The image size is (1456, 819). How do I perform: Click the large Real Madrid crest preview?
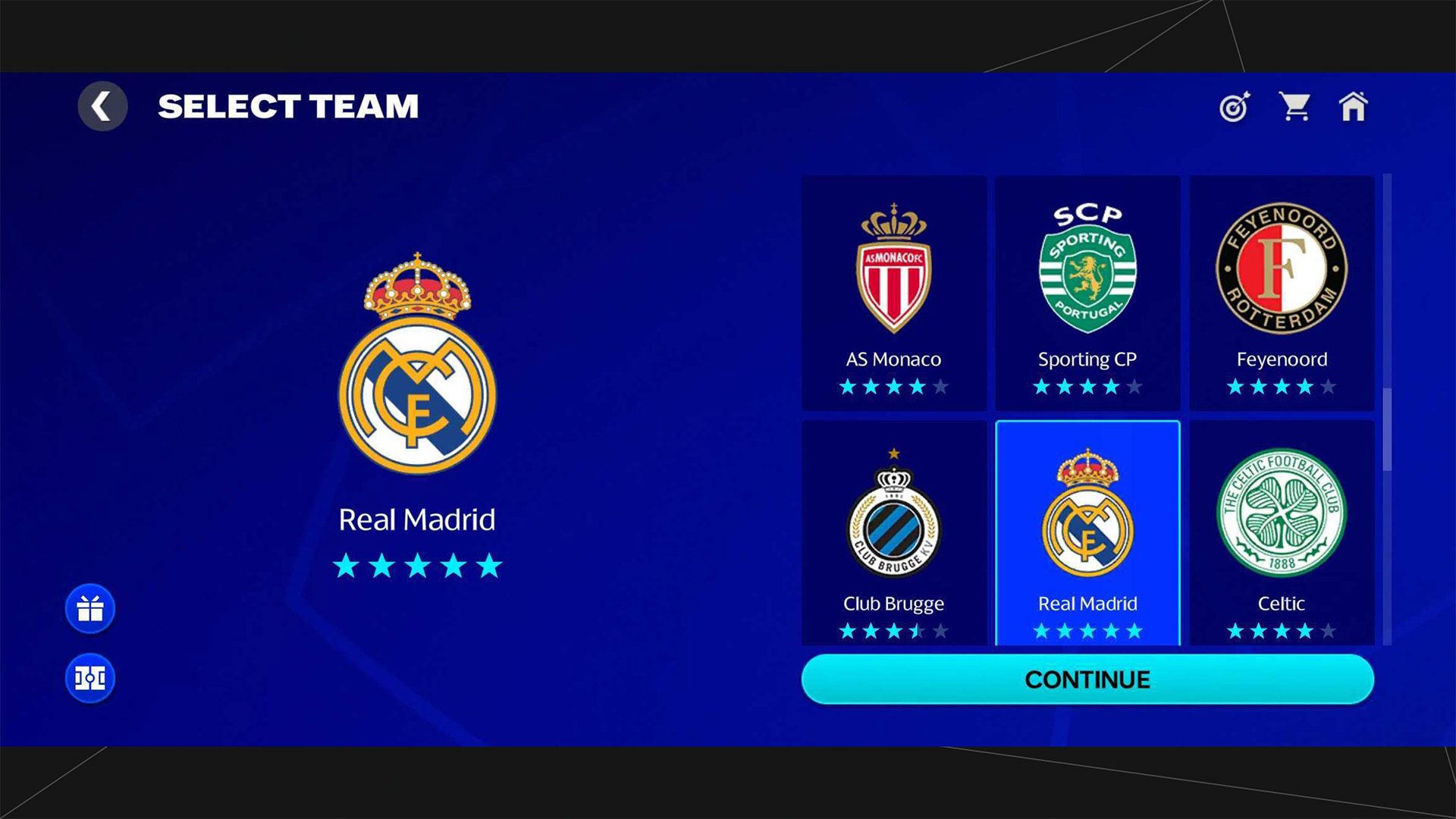click(417, 379)
